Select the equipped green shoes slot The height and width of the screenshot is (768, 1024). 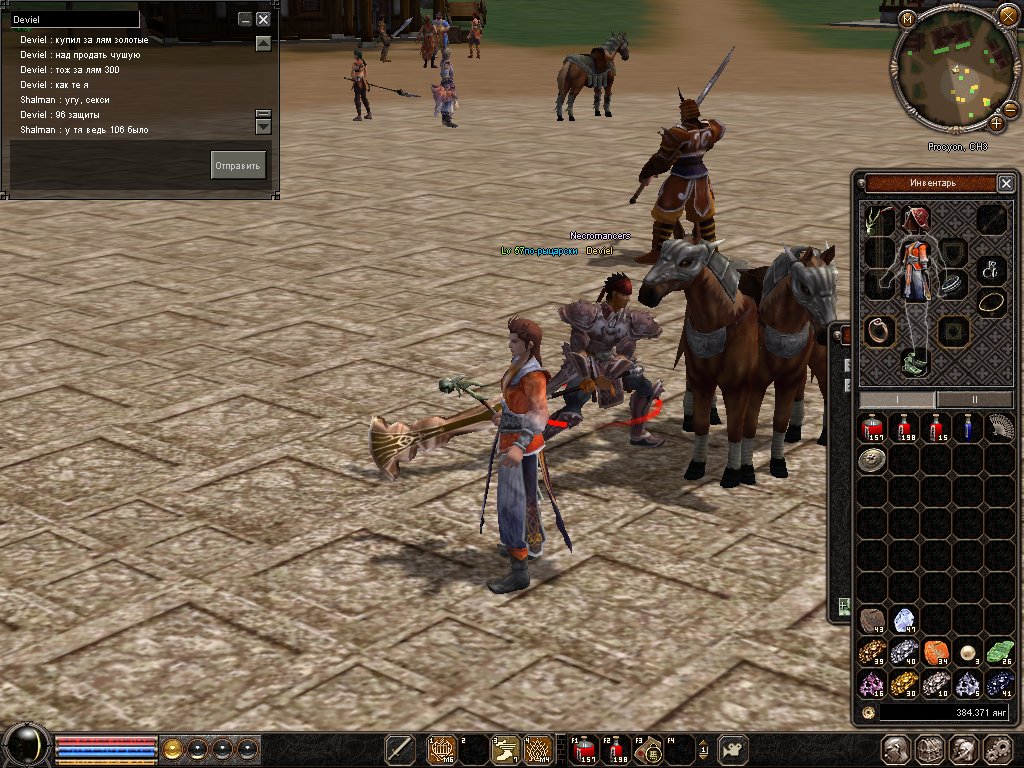pyautogui.click(x=916, y=362)
